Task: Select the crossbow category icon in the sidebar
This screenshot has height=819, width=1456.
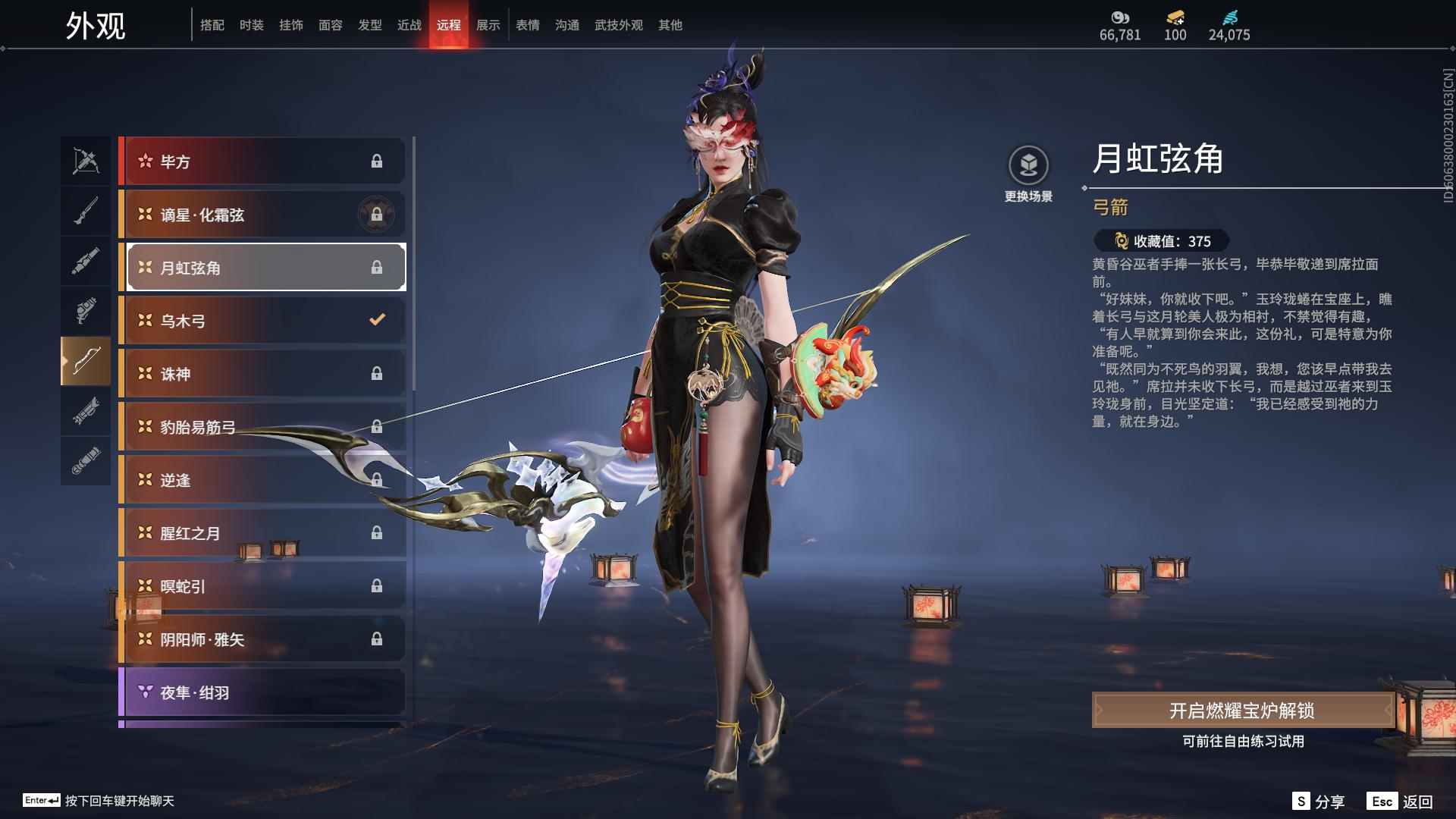Action: click(x=86, y=161)
